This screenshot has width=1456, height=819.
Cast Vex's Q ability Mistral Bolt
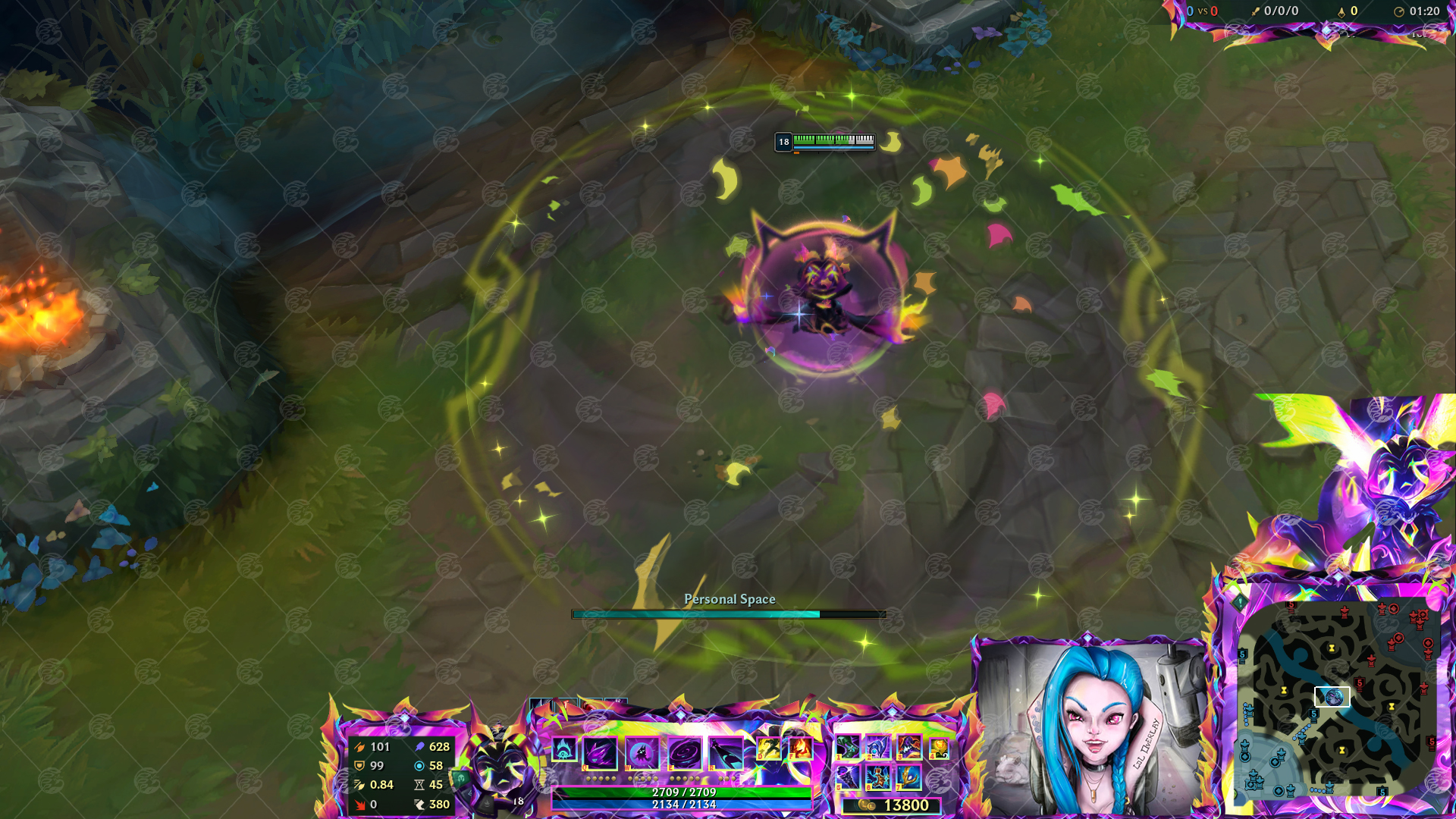[x=600, y=754]
